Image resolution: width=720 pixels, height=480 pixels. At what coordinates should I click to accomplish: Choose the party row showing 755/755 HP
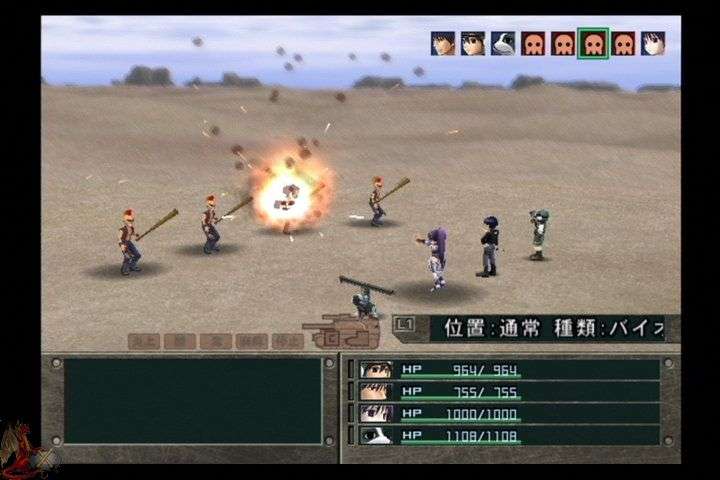pyautogui.click(x=508, y=391)
